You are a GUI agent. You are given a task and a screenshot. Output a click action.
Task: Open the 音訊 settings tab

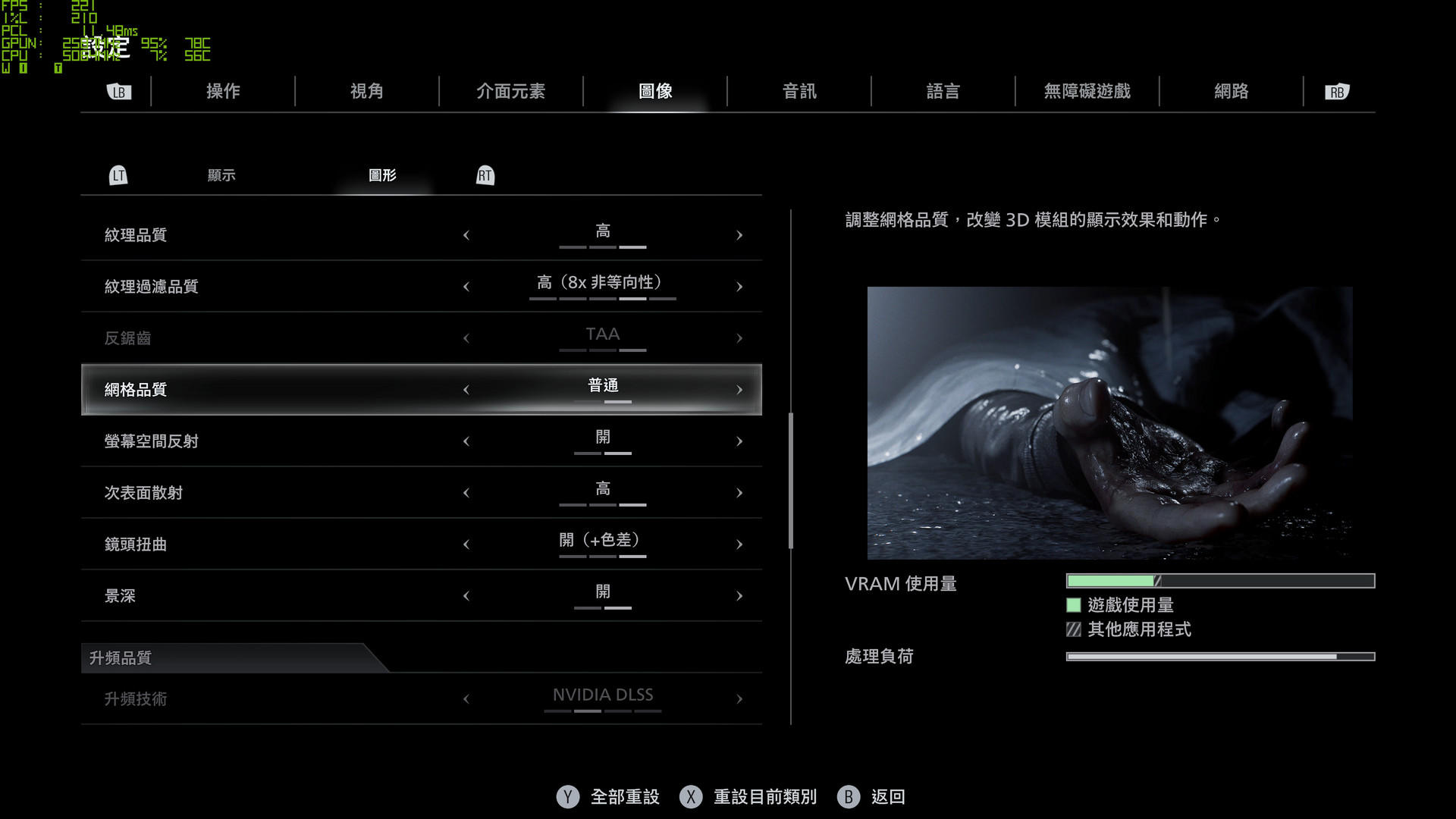(799, 92)
